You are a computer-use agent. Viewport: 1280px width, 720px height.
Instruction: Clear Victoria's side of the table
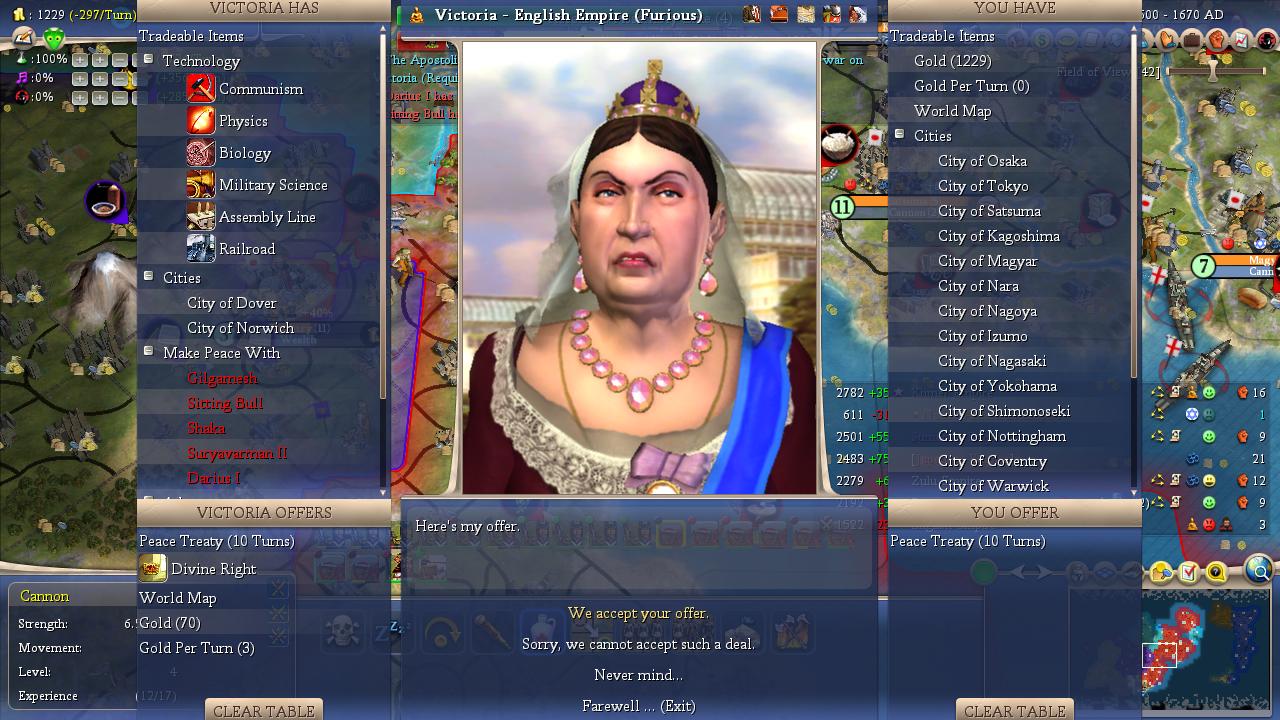264,710
